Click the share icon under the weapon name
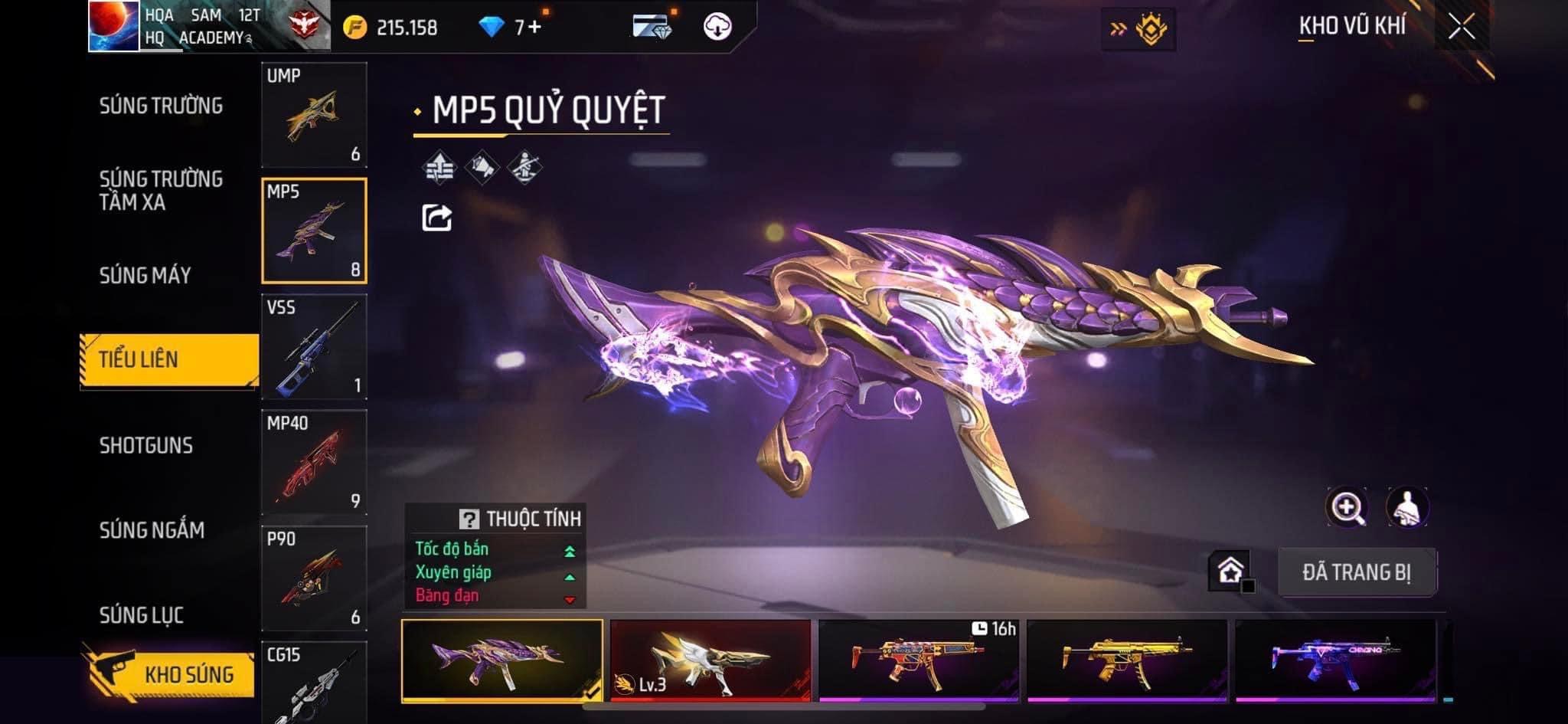This screenshot has width=1568, height=724. coord(437,218)
